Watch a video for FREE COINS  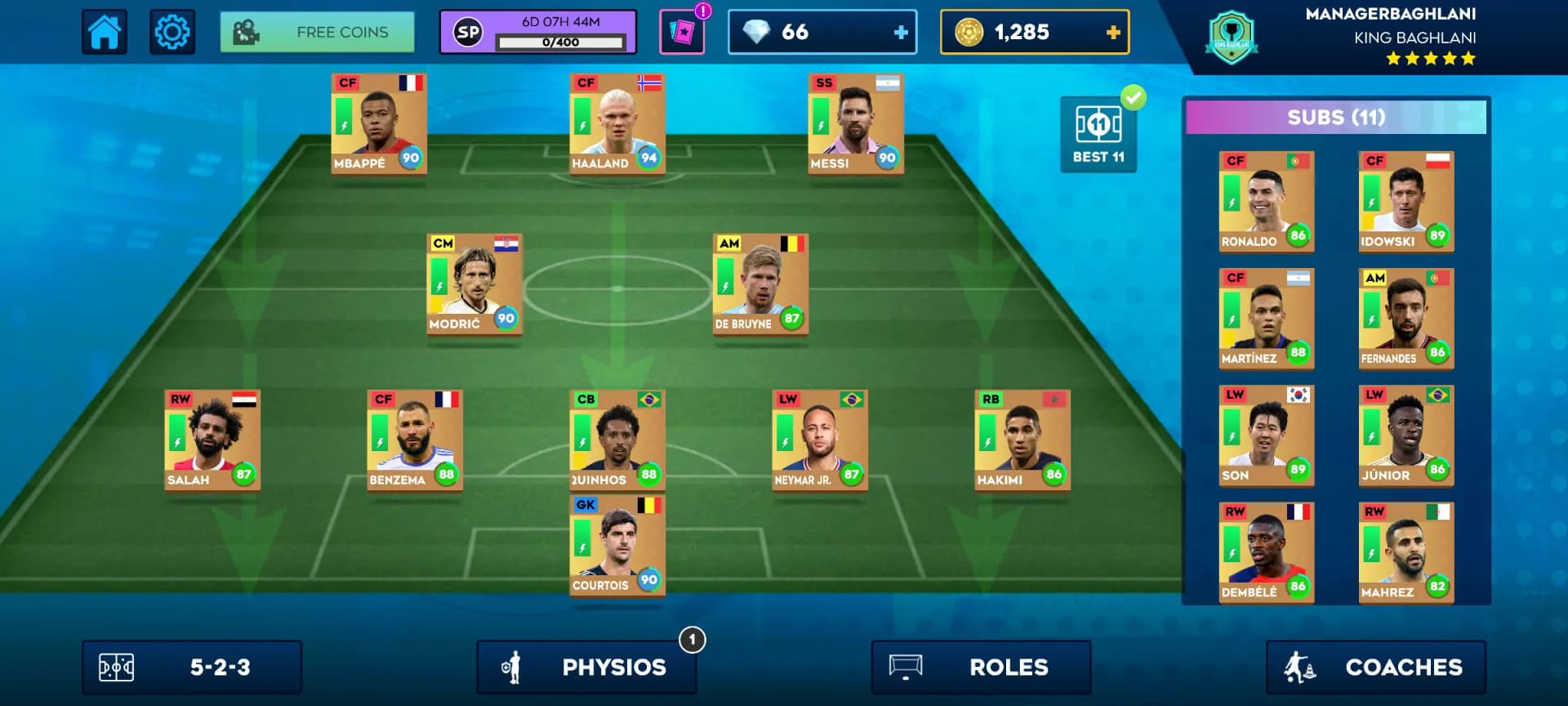[x=317, y=33]
